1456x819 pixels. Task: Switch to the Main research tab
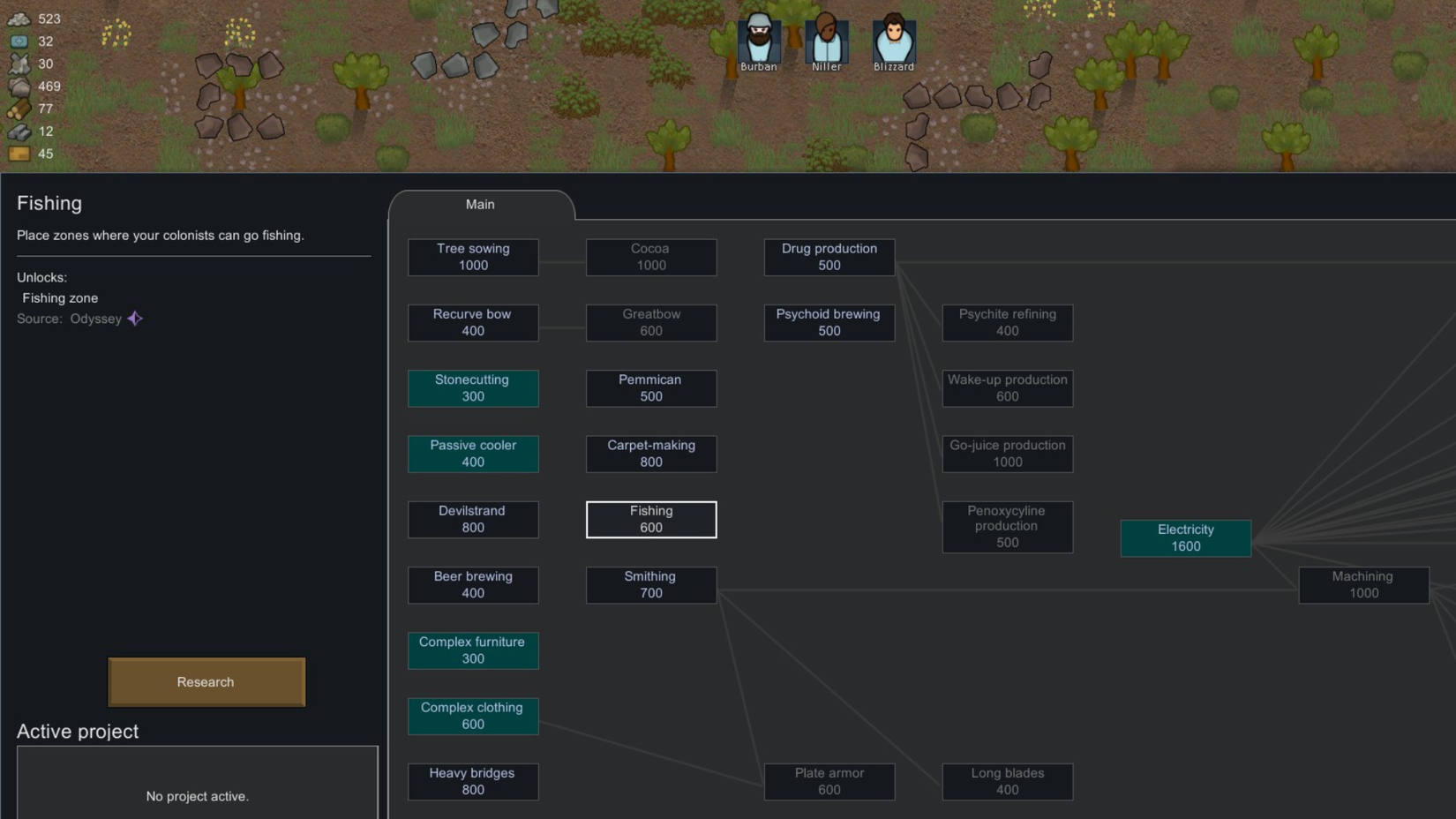480,204
